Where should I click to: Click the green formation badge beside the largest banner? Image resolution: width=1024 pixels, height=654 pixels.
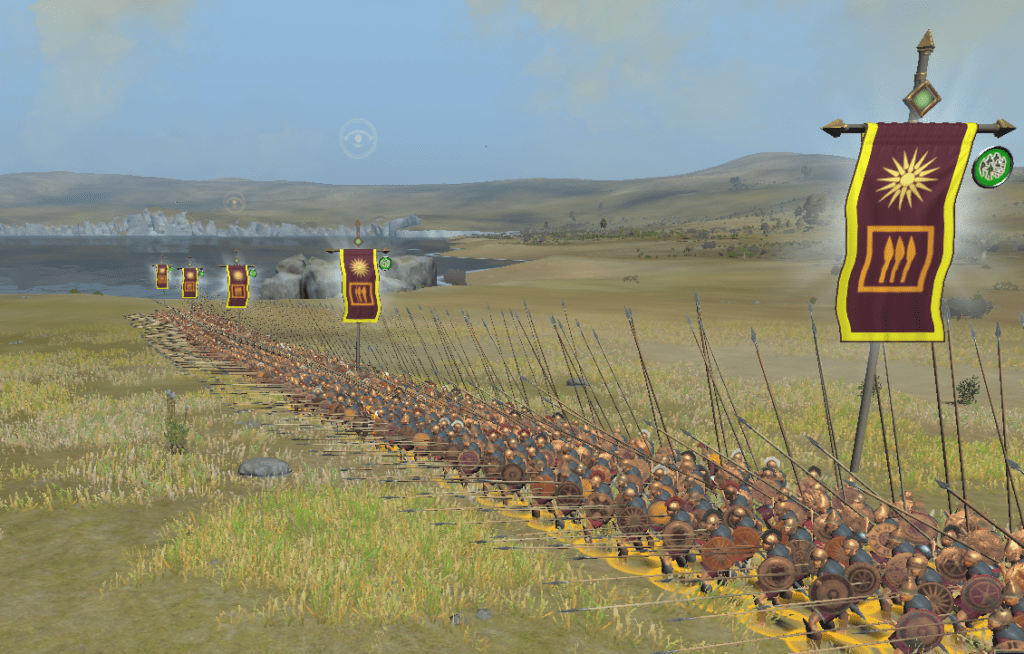coord(992,167)
